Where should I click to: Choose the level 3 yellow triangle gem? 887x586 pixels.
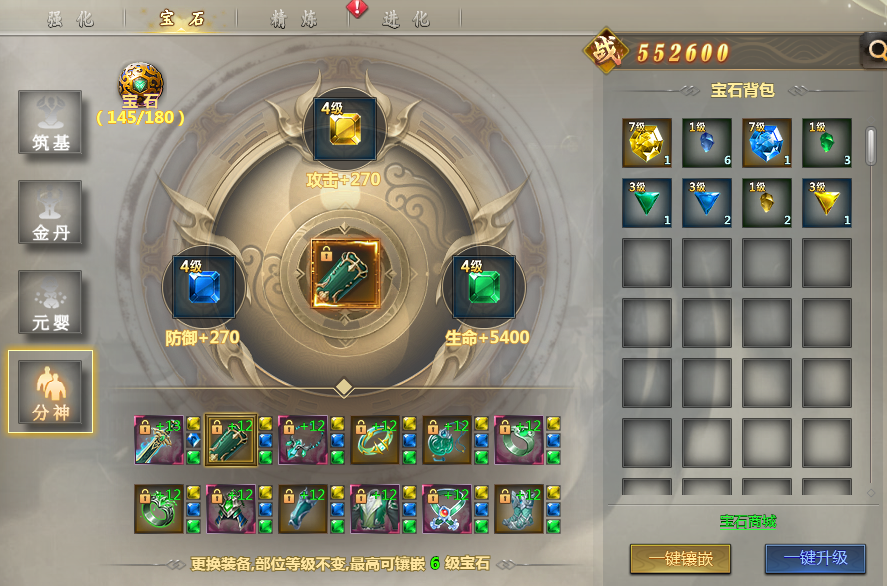pyautogui.click(x=827, y=203)
